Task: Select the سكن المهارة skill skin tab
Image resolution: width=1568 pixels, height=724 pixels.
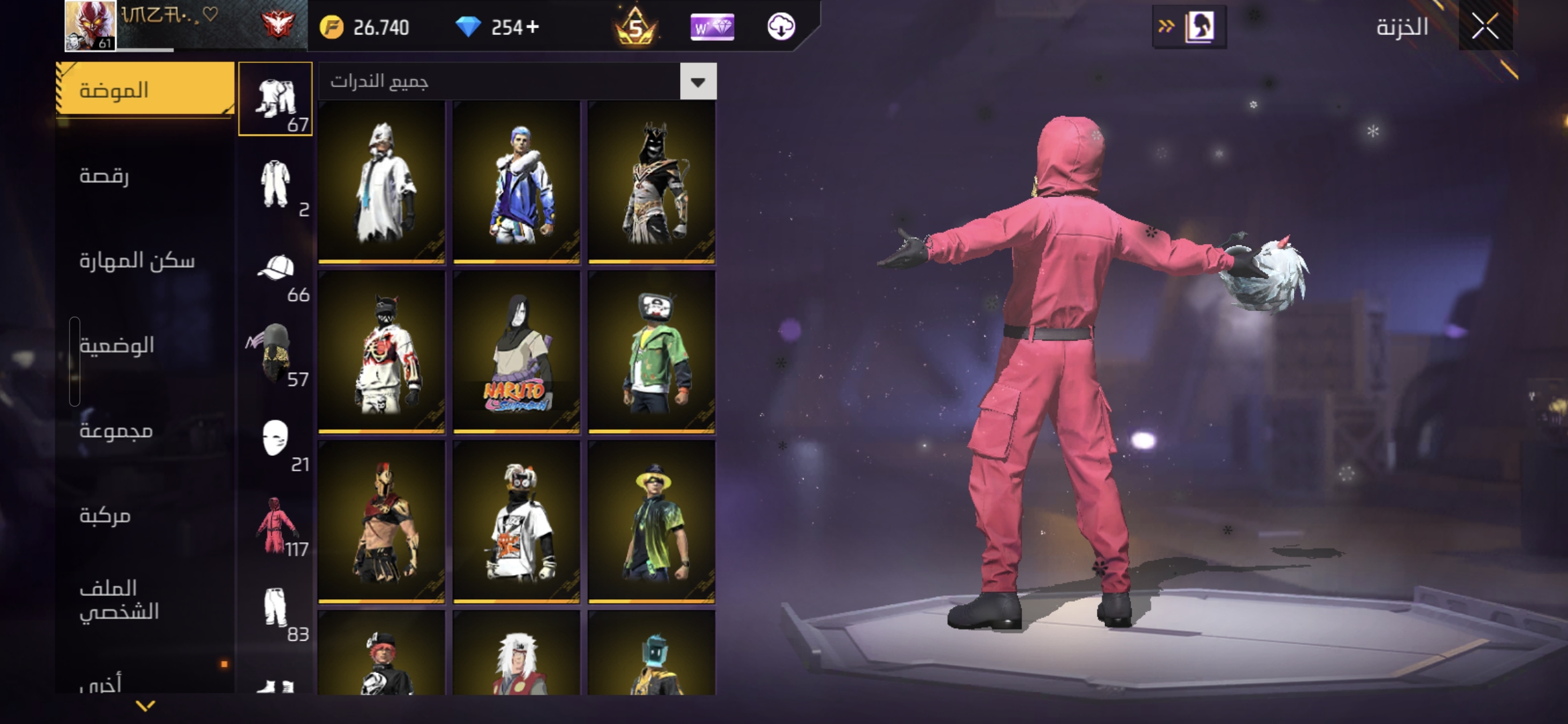Action: (137, 260)
